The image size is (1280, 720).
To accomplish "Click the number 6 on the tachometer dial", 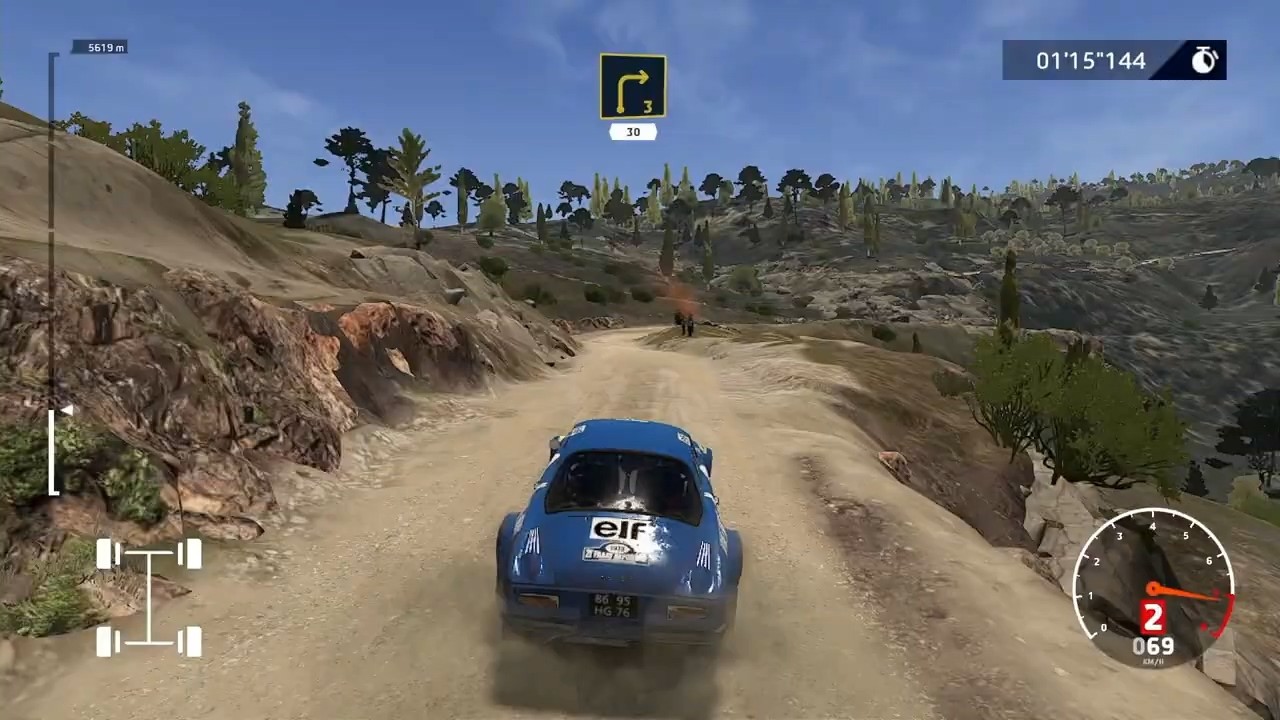I will tap(1209, 559).
